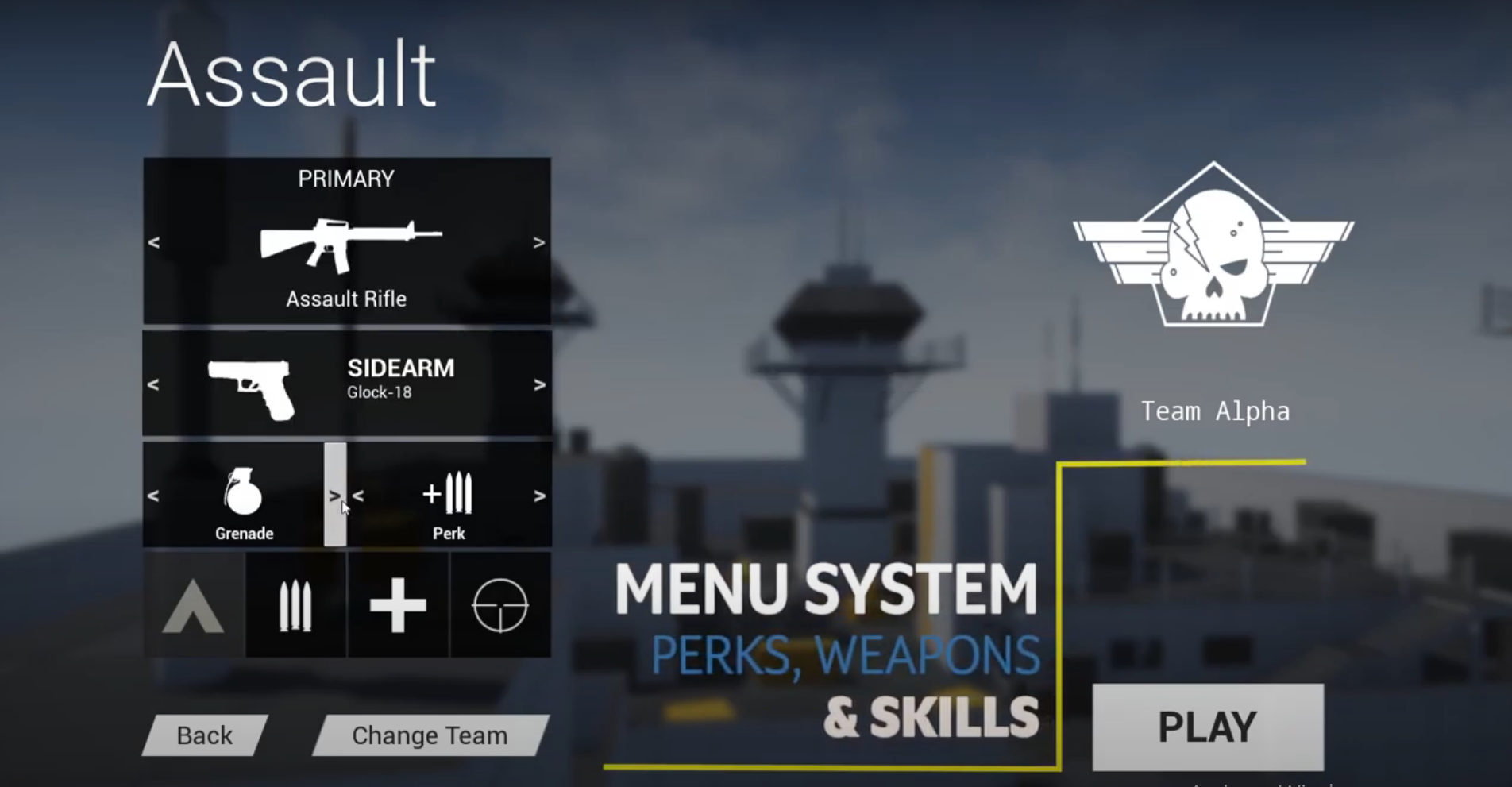Switch to a different grenade type

tap(335, 496)
